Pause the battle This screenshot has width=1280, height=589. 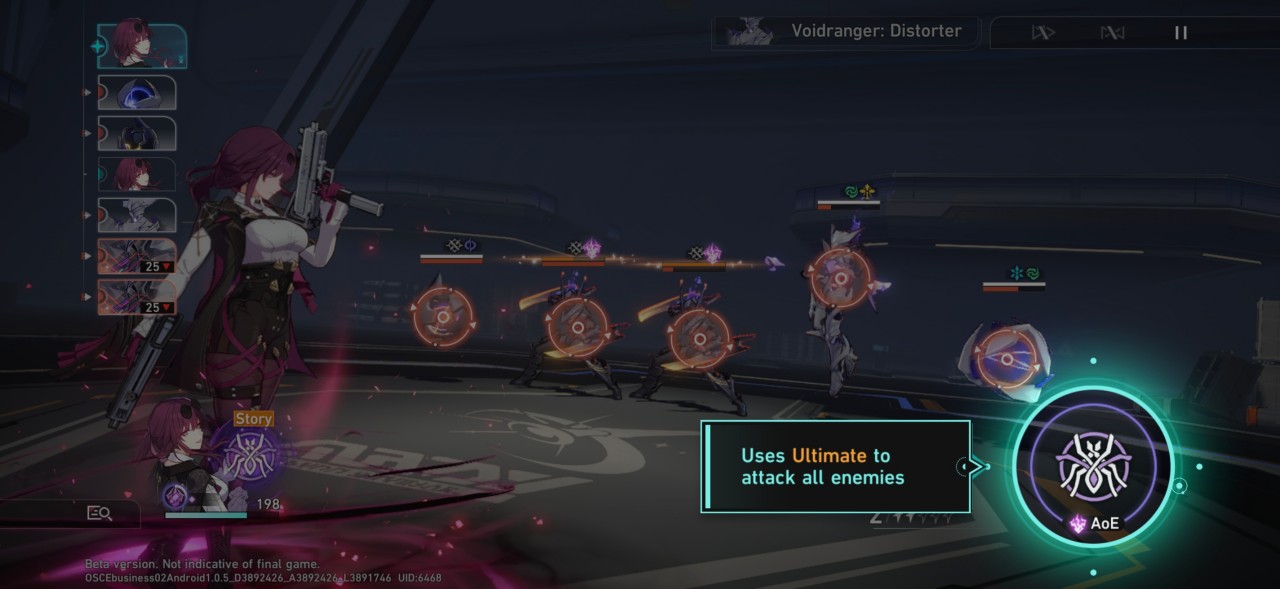[x=1181, y=33]
